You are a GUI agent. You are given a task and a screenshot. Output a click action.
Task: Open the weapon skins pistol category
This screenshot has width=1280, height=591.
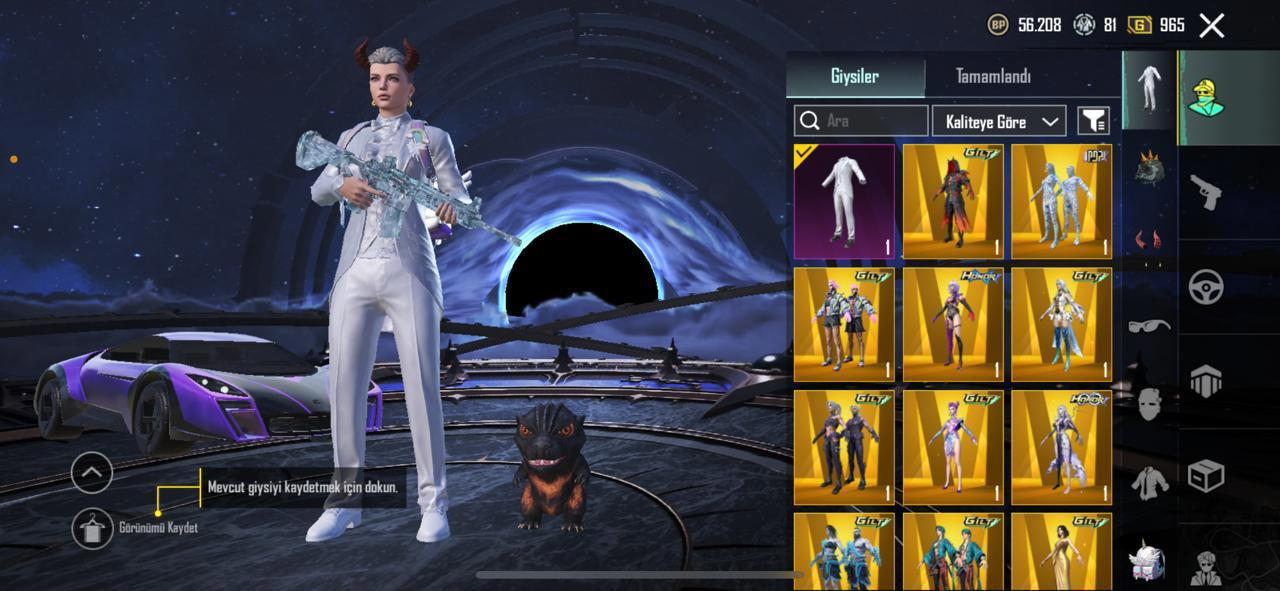click(x=1207, y=192)
